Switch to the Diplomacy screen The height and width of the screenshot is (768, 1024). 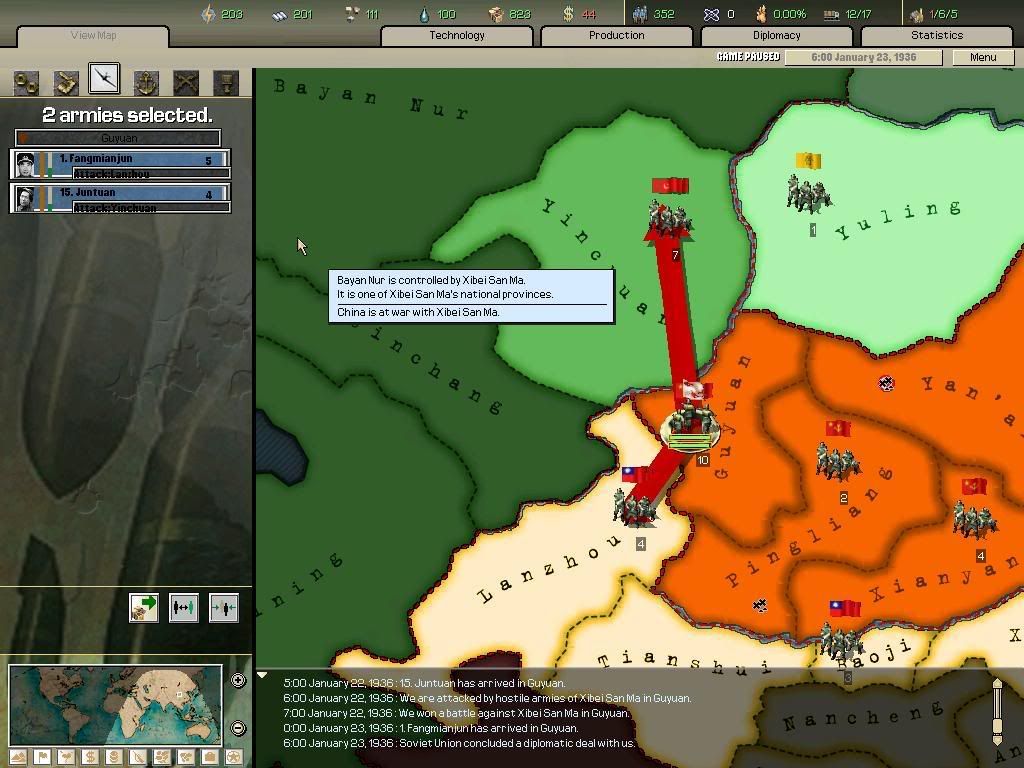776,36
